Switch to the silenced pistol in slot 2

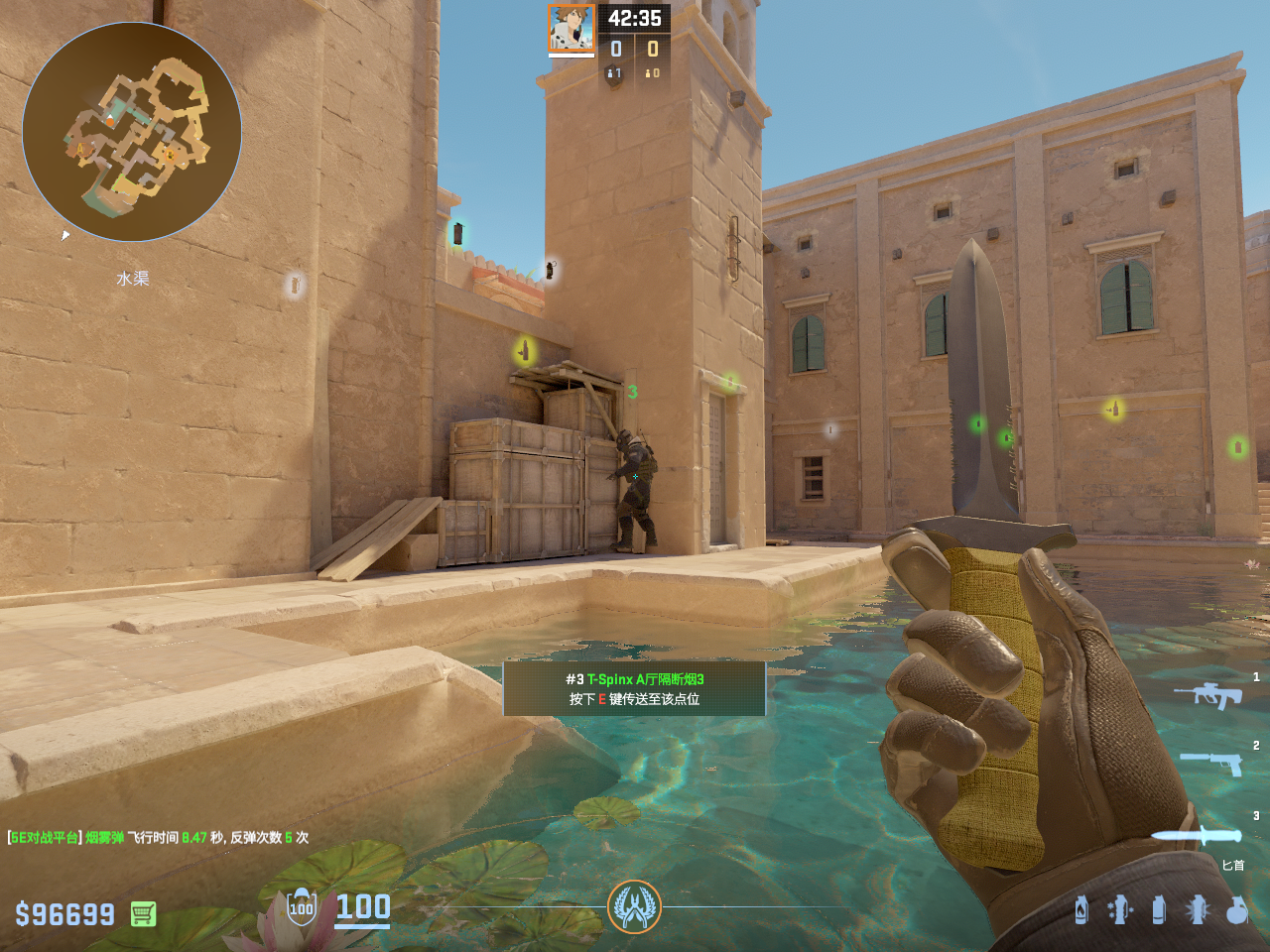tap(1210, 763)
